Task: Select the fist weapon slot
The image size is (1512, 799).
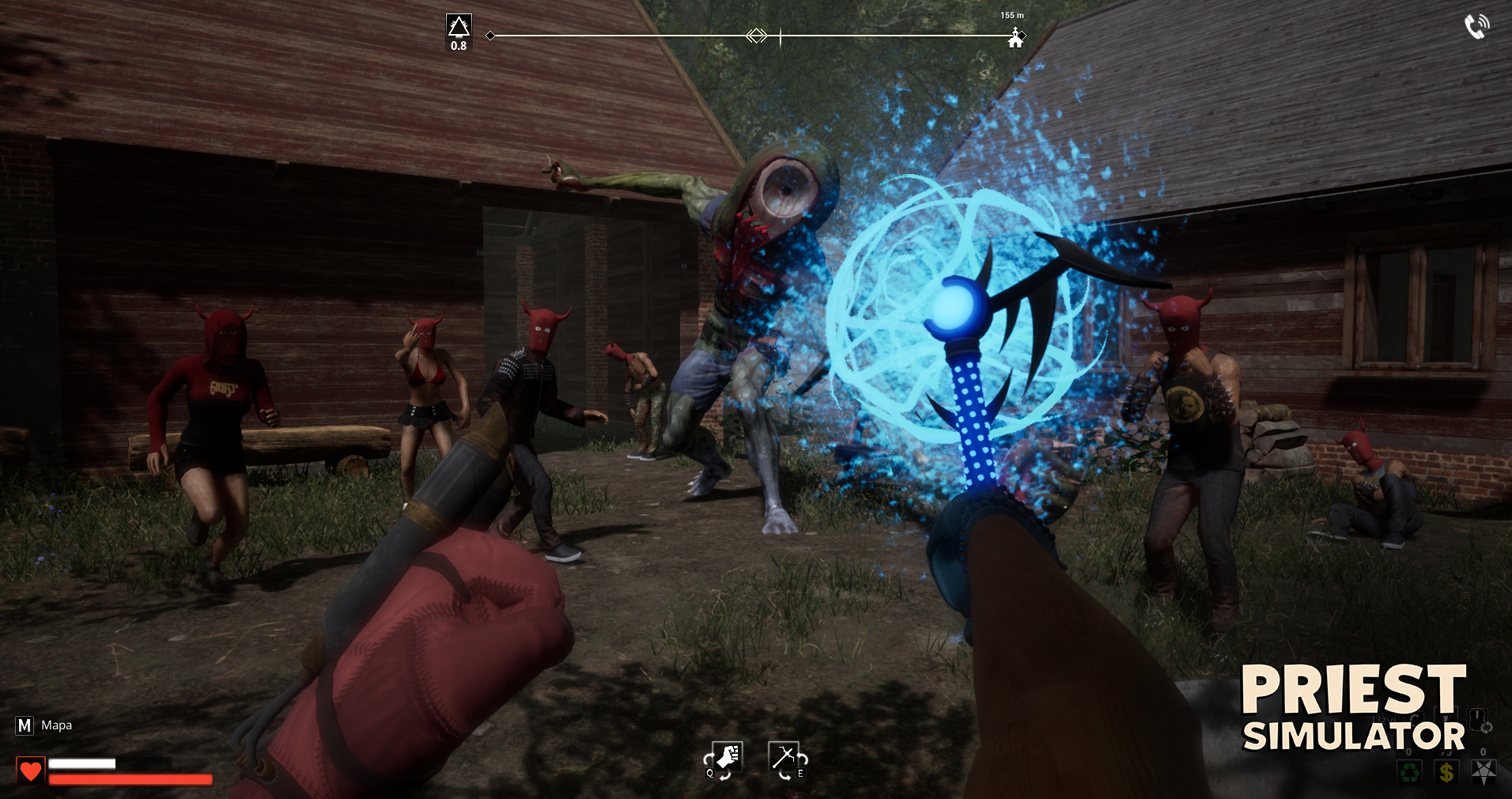Action: 726,758
